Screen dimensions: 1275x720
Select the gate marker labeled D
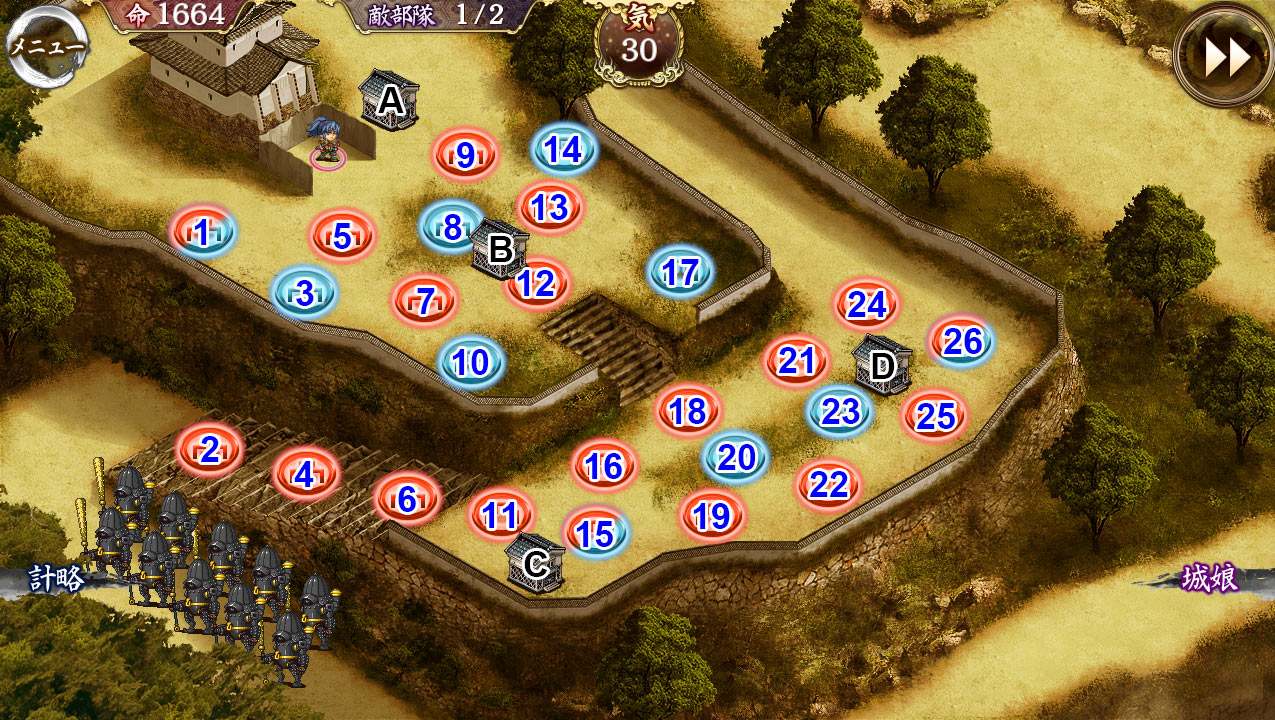[882, 366]
